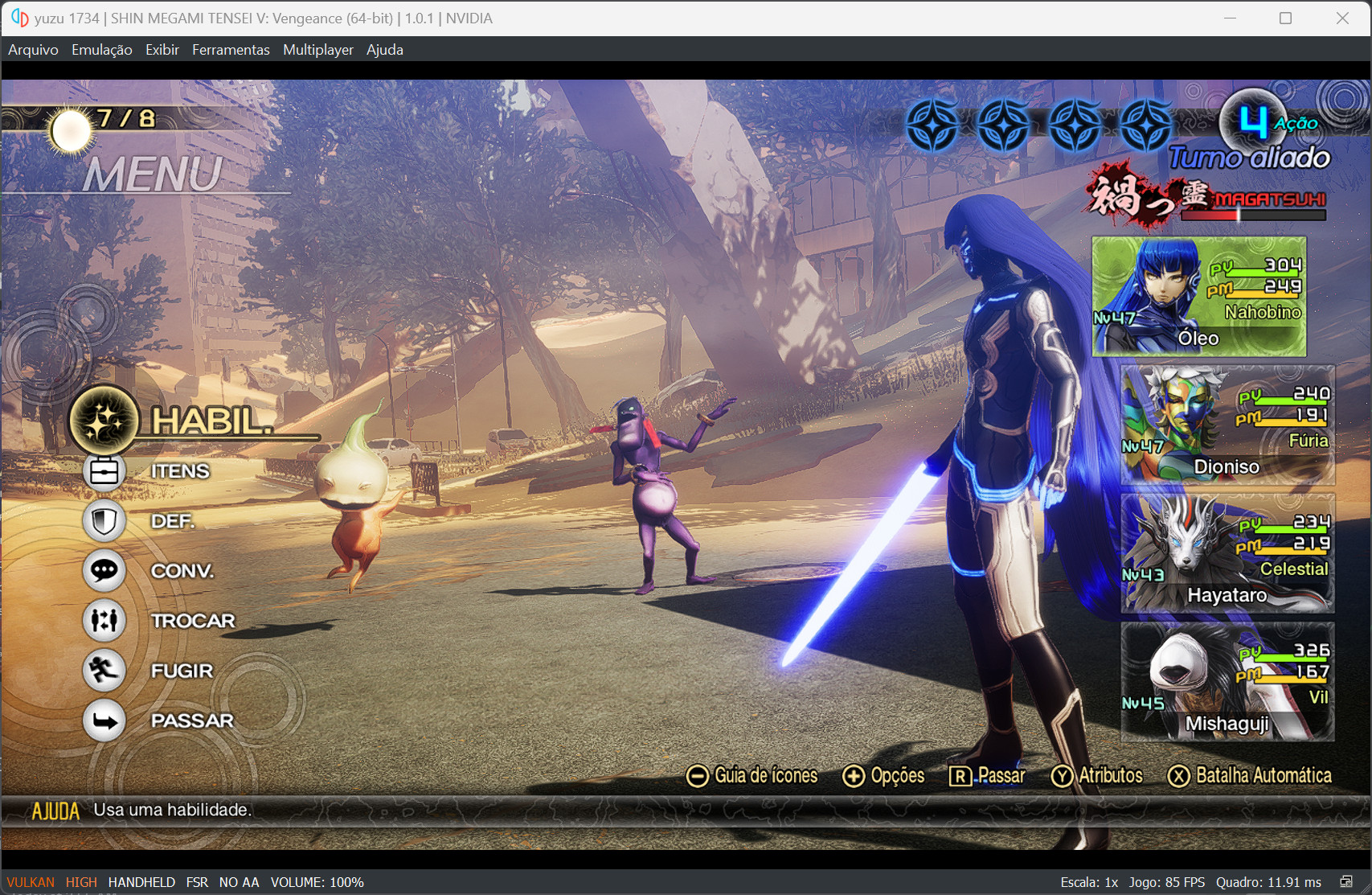Toggle the FSR scaling filter
Viewport: 1372px width, 895px height.
(197, 881)
